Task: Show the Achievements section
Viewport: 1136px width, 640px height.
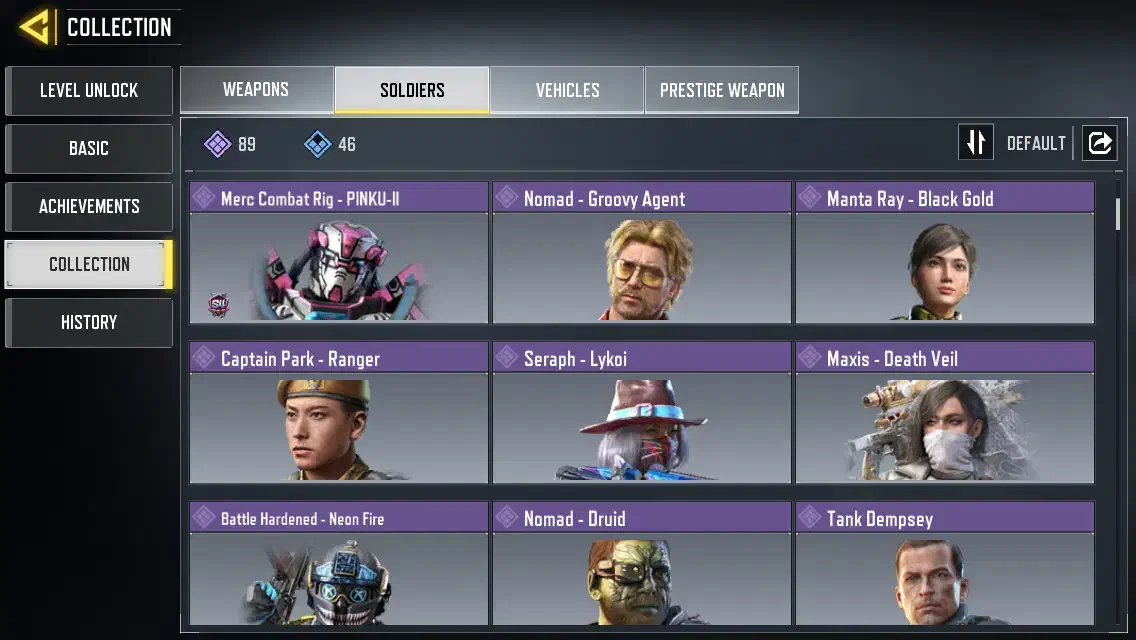Action: click(89, 207)
